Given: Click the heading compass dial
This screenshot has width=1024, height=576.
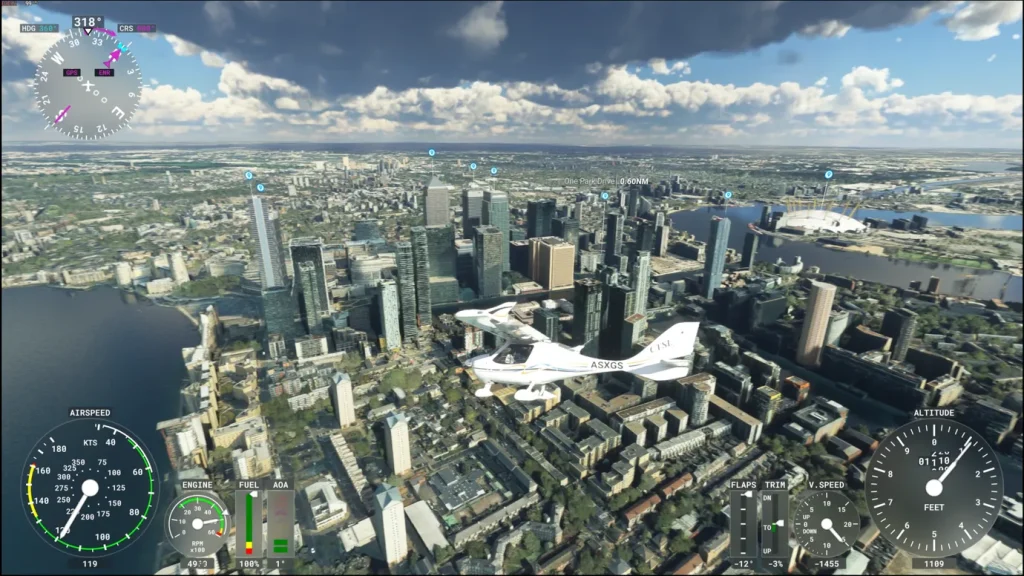Looking at the screenshot, I should click(x=87, y=82).
